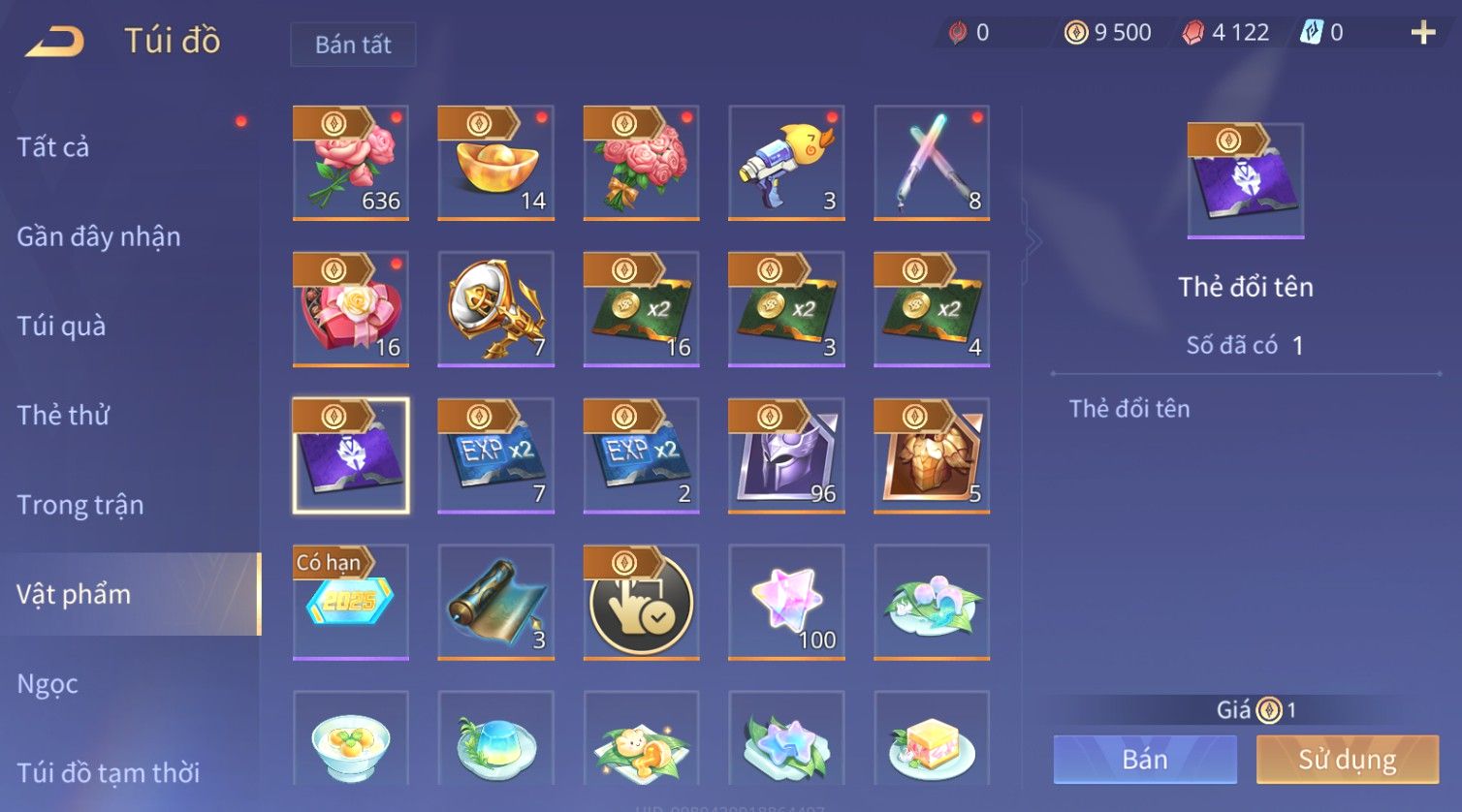
Task: Switch to the Tất cả tab
Action: [53, 147]
